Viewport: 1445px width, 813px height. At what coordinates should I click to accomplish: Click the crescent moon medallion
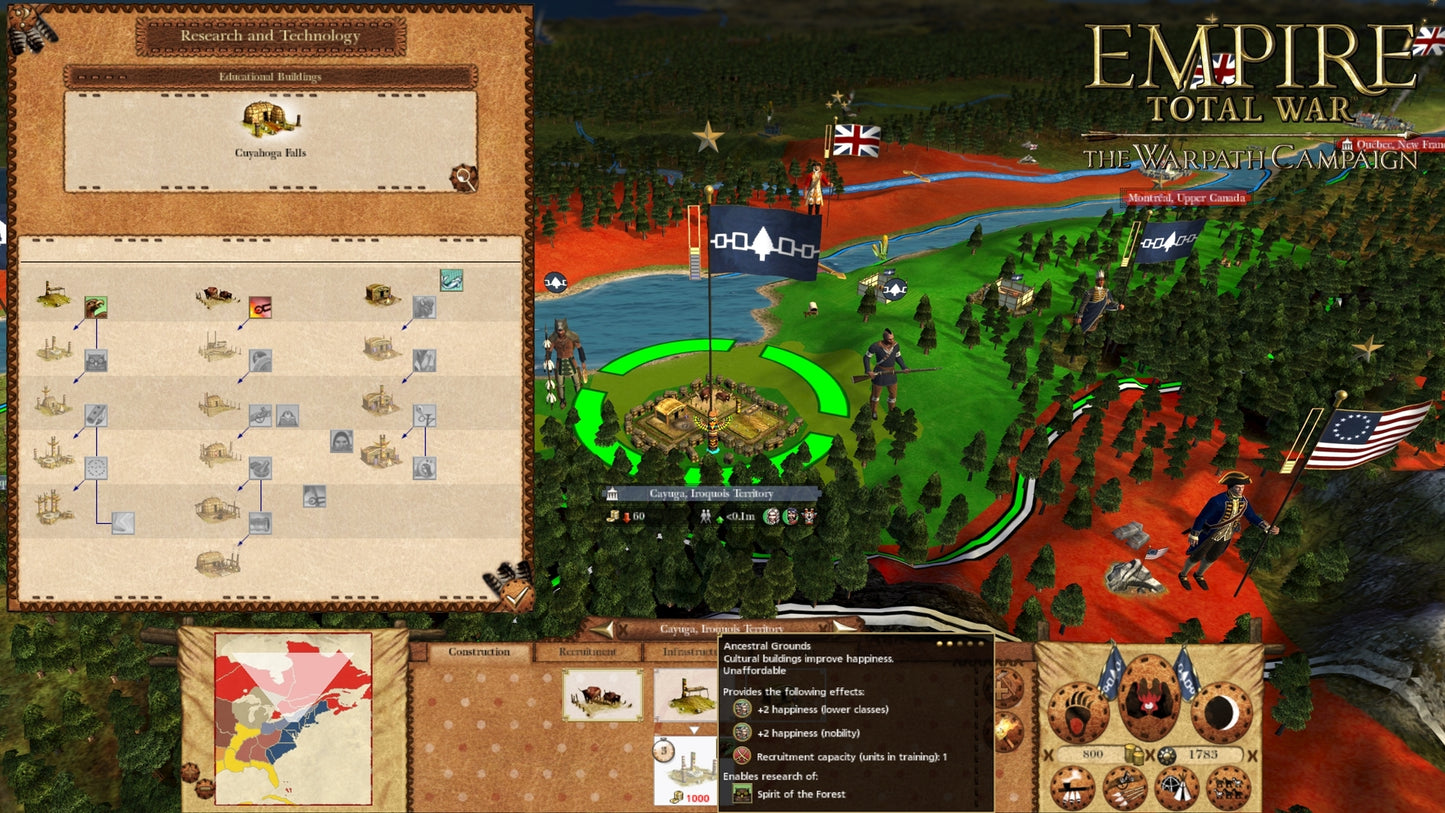point(1219,712)
